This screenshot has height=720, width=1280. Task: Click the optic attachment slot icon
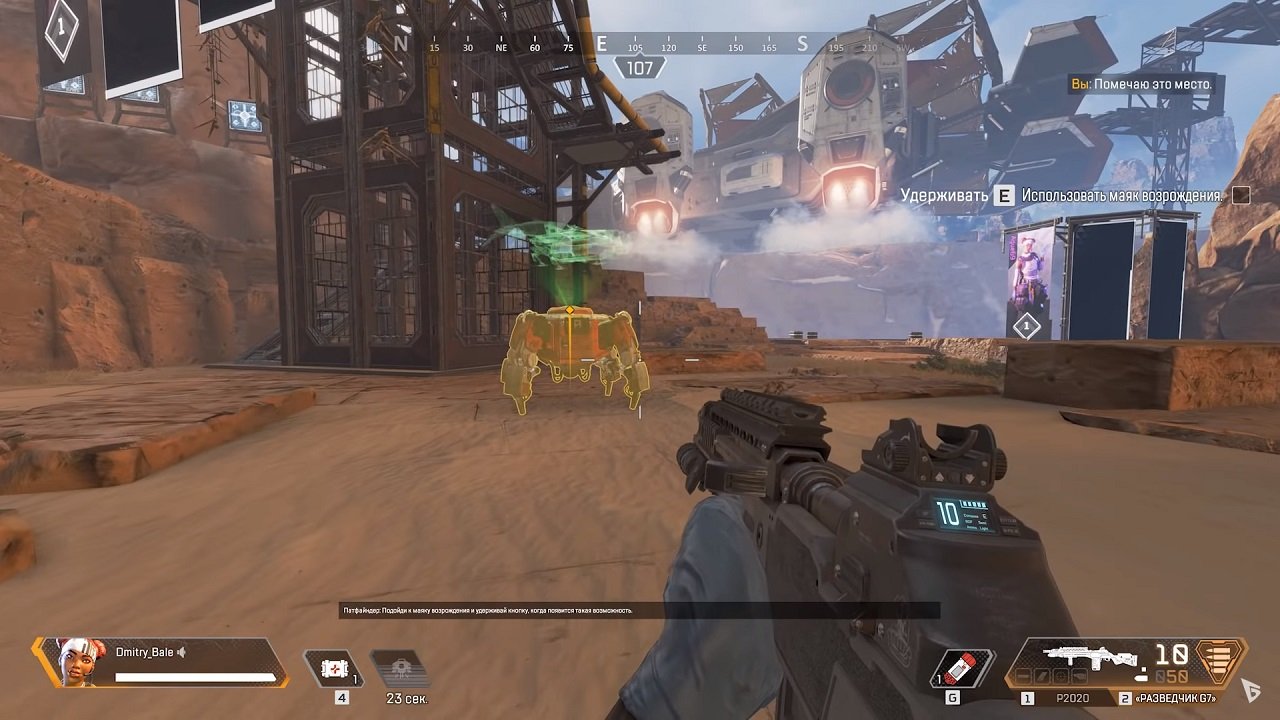click(1061, 677)
